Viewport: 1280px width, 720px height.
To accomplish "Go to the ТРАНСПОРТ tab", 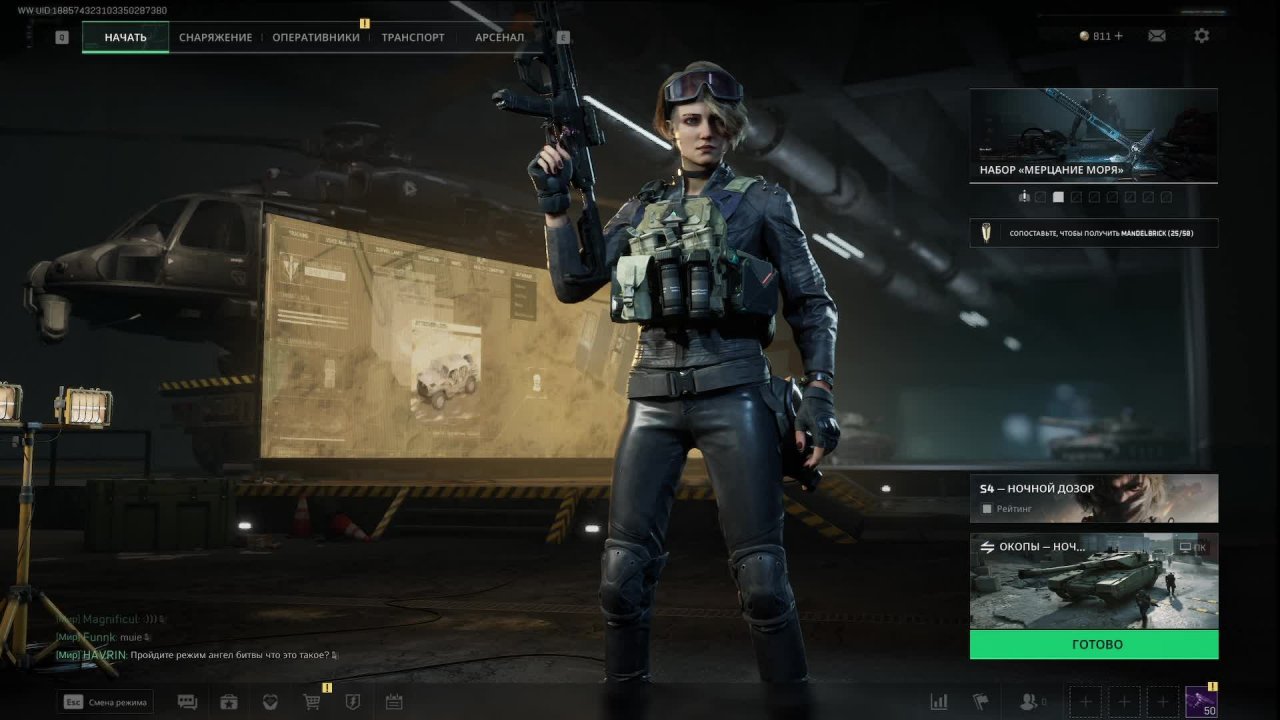I will (413, 38).
